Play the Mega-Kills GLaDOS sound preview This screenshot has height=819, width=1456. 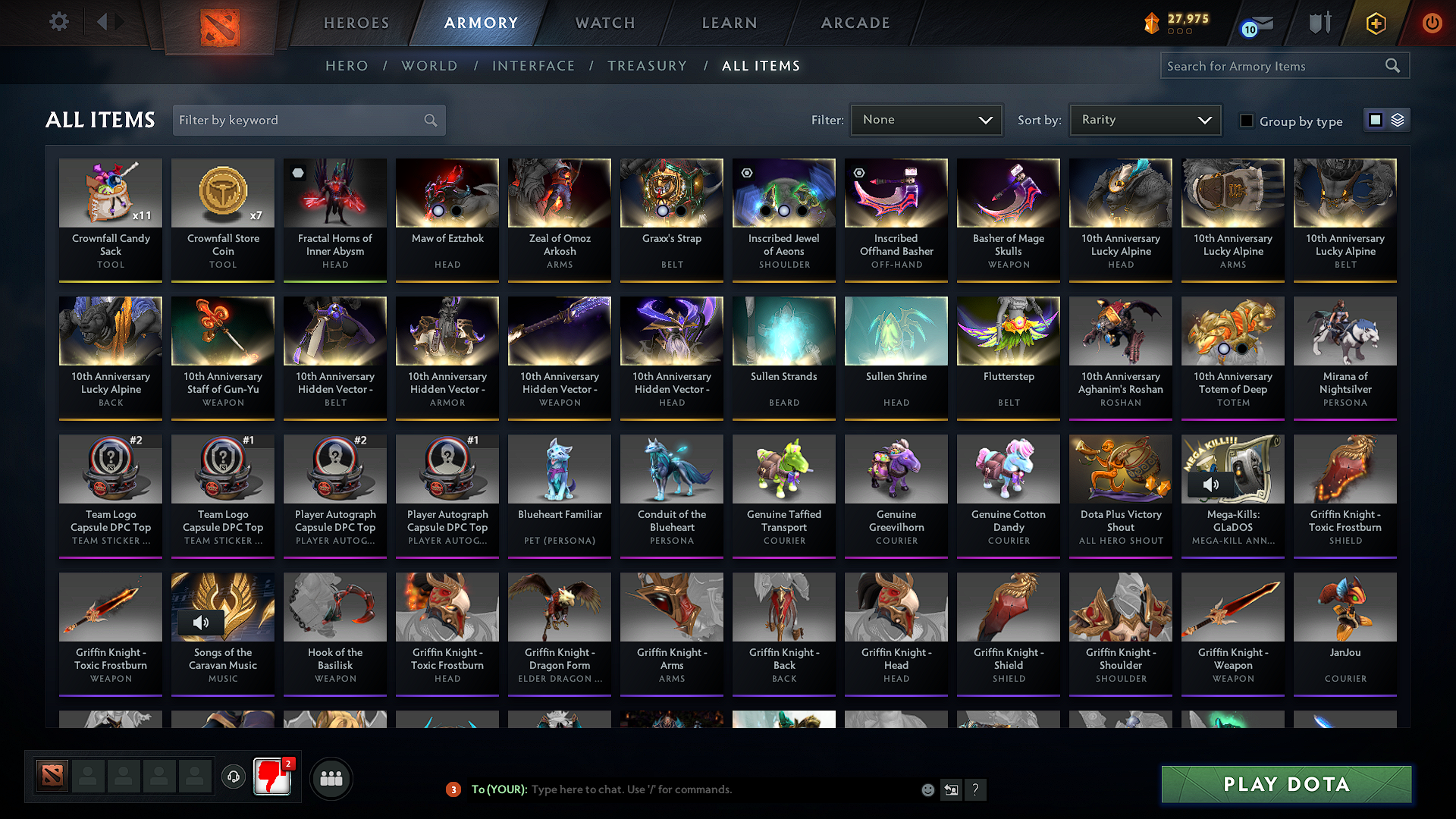click(x=1211, y=483)
